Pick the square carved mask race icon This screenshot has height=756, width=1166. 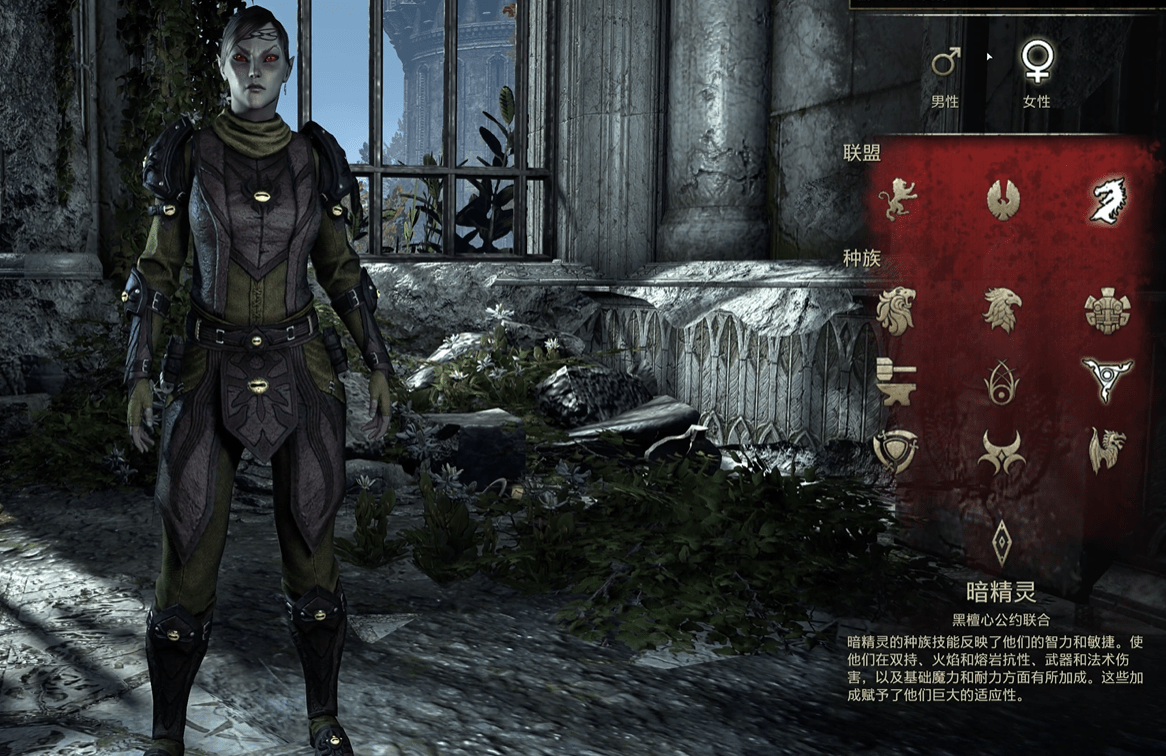point(1107,310)
